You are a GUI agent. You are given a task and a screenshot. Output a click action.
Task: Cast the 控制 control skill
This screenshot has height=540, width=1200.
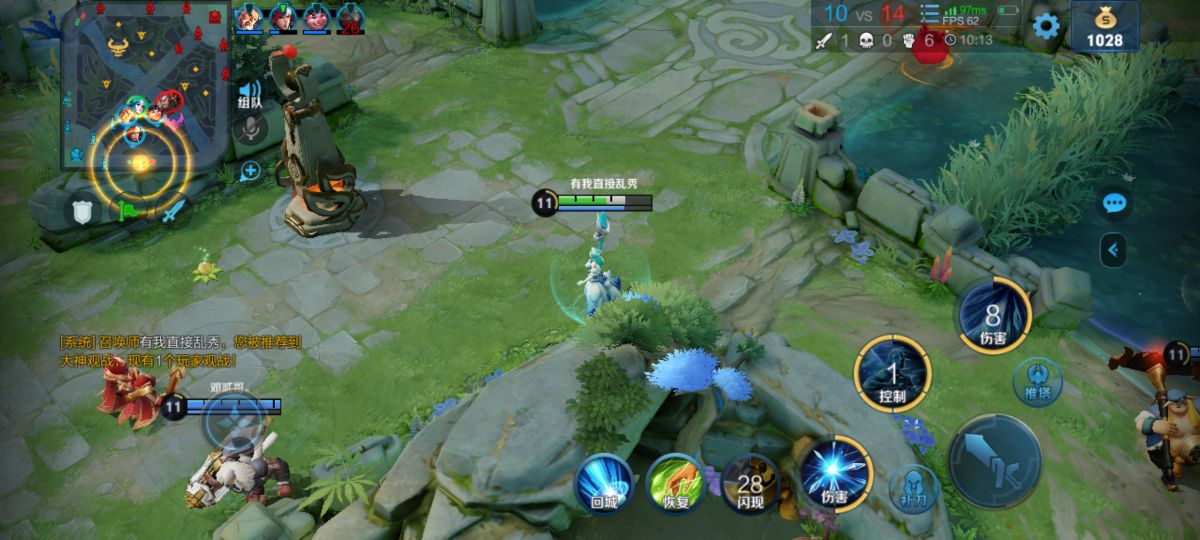(892, 374)
